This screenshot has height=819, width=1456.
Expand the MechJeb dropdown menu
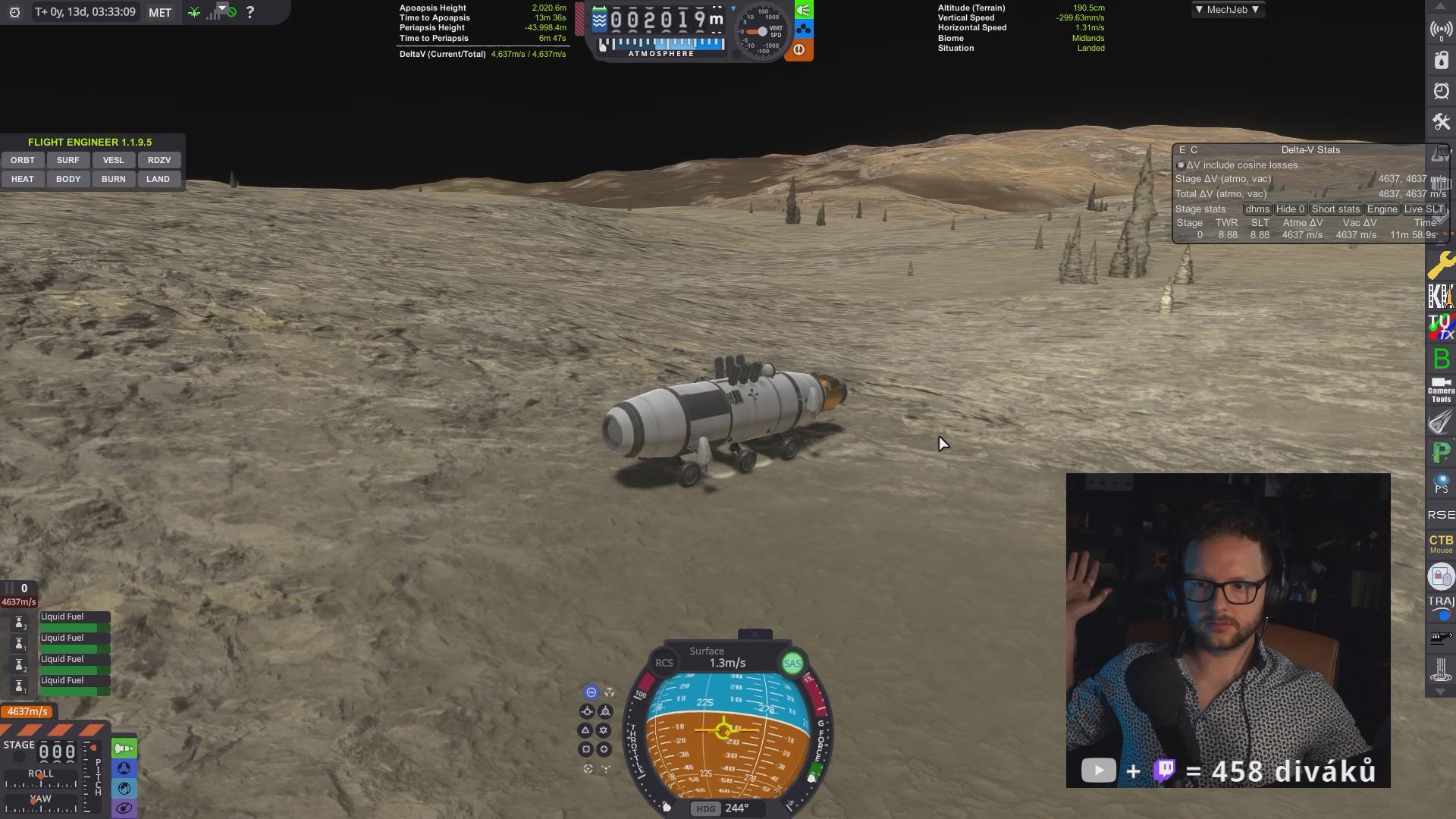[1227, 10]
